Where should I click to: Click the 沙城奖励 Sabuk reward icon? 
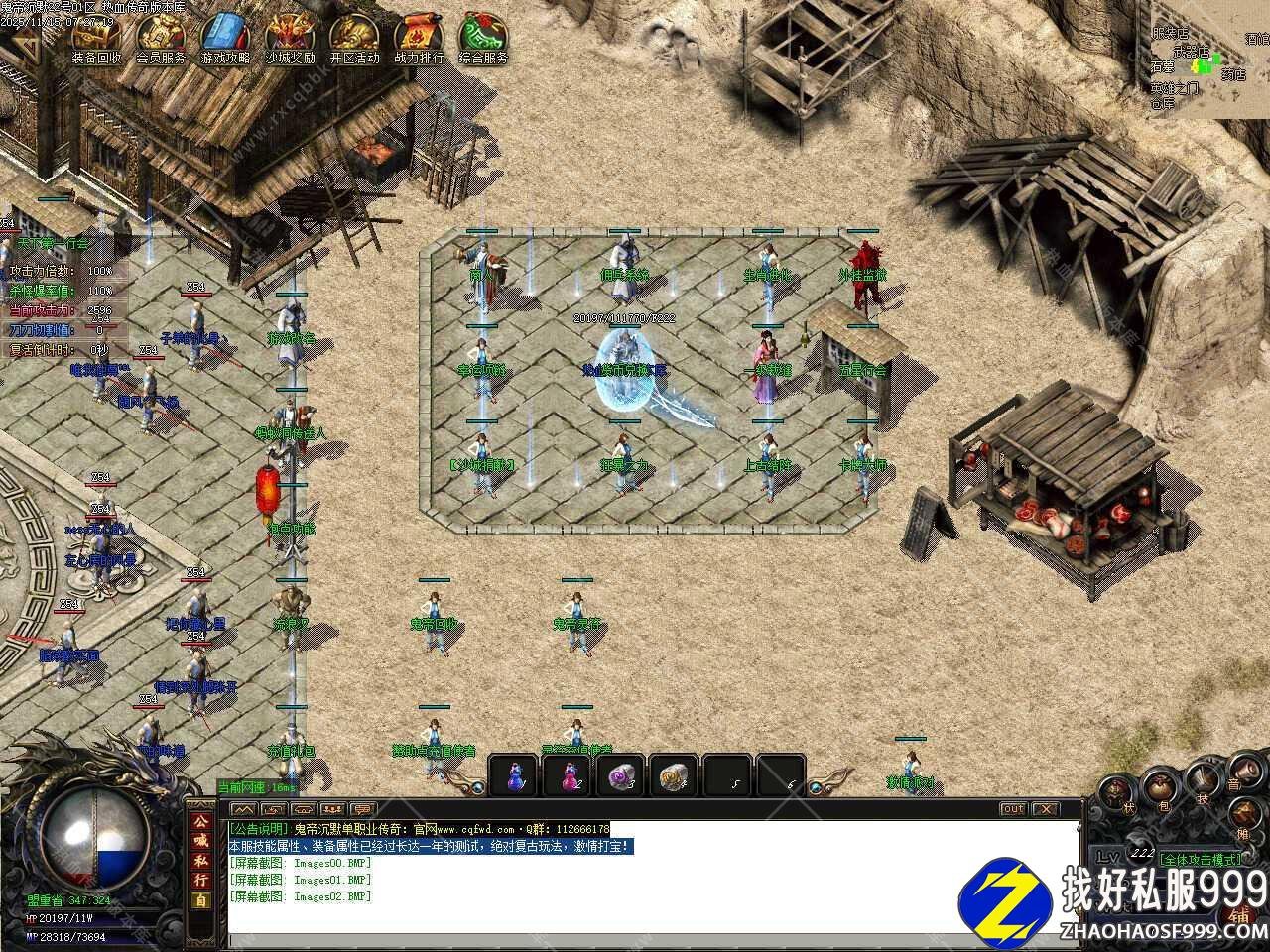[x=290, y=40]
